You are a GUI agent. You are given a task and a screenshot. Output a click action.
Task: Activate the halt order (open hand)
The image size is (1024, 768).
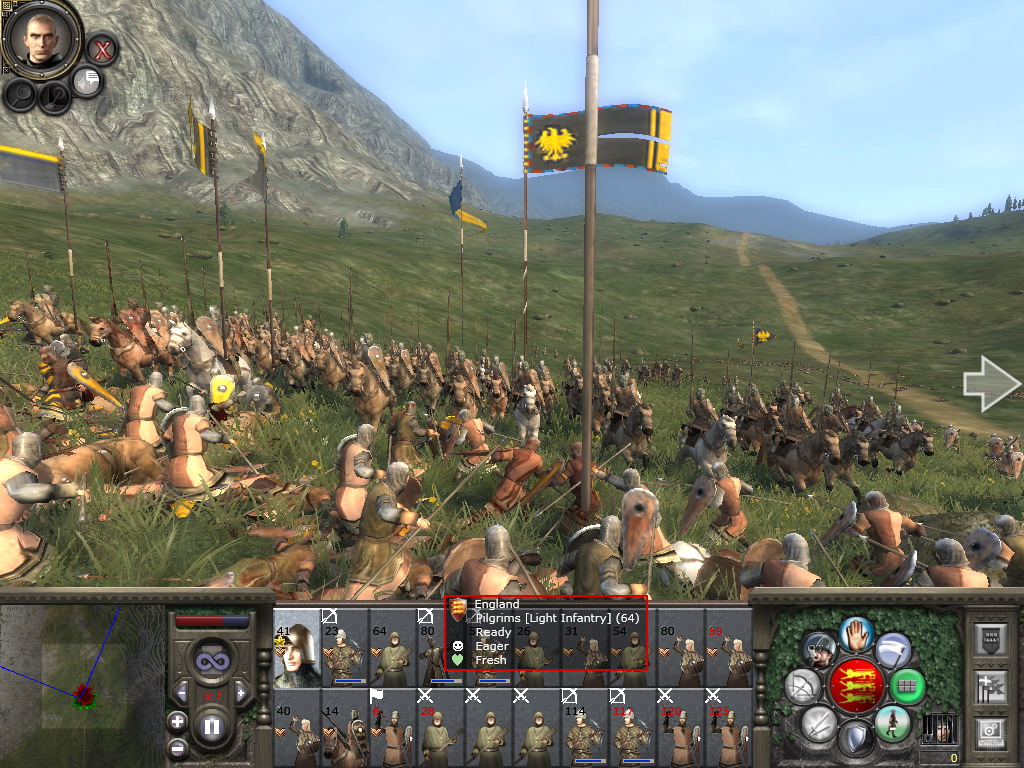click(856, 634)
